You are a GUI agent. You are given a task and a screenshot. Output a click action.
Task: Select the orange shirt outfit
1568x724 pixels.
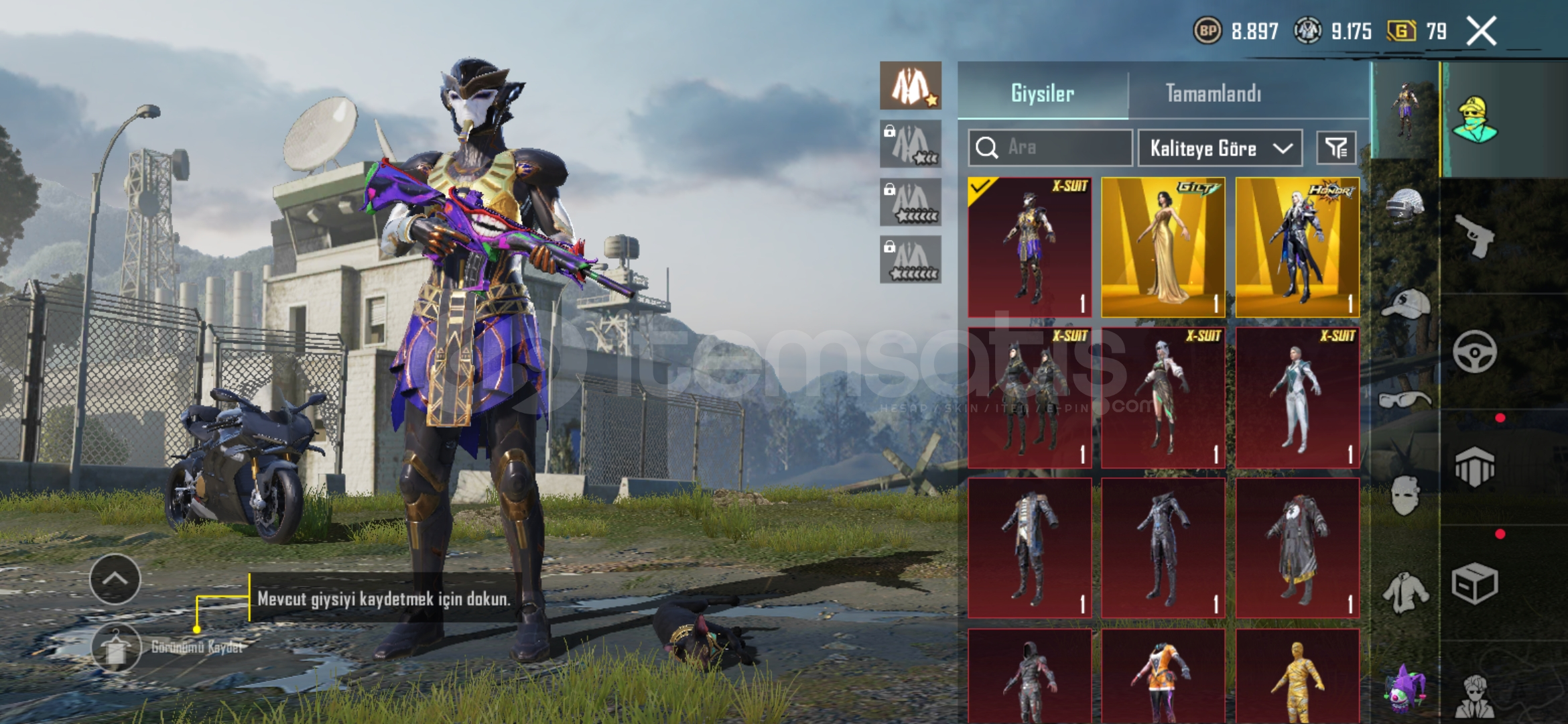coord(1163,677)
